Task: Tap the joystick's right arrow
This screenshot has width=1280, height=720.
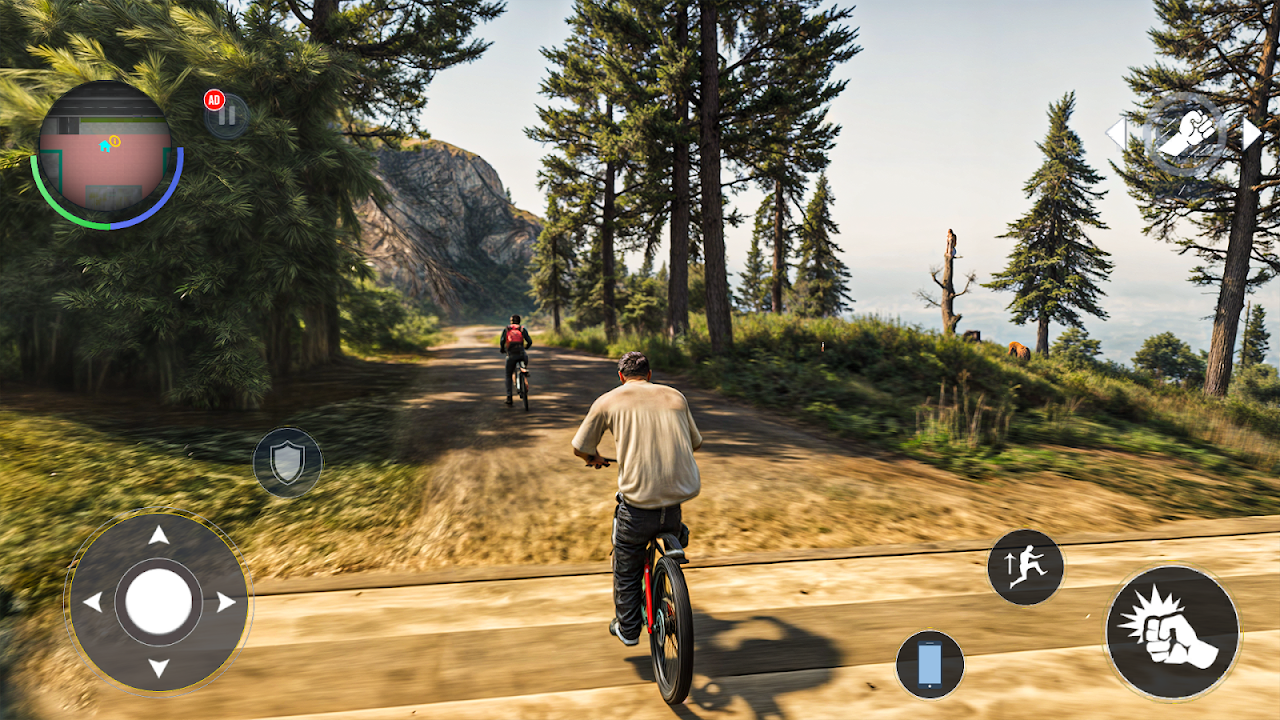Action: 225,602
